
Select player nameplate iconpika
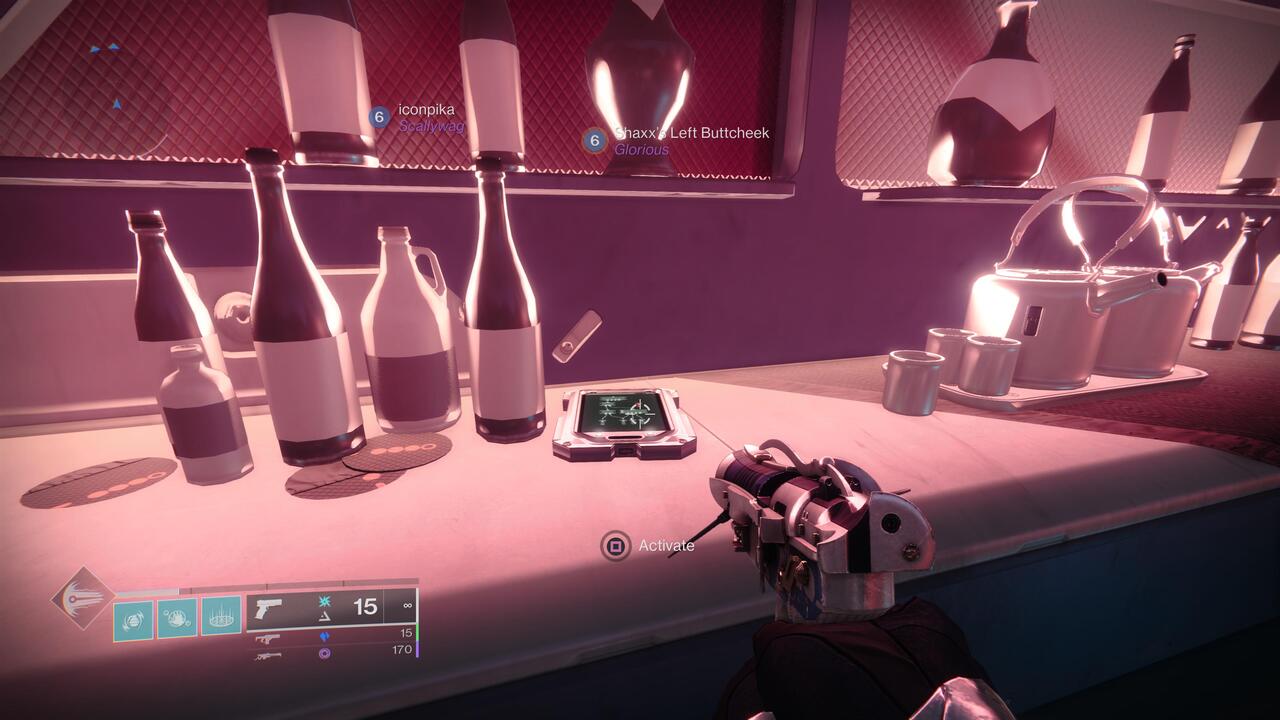pos(427,110)
